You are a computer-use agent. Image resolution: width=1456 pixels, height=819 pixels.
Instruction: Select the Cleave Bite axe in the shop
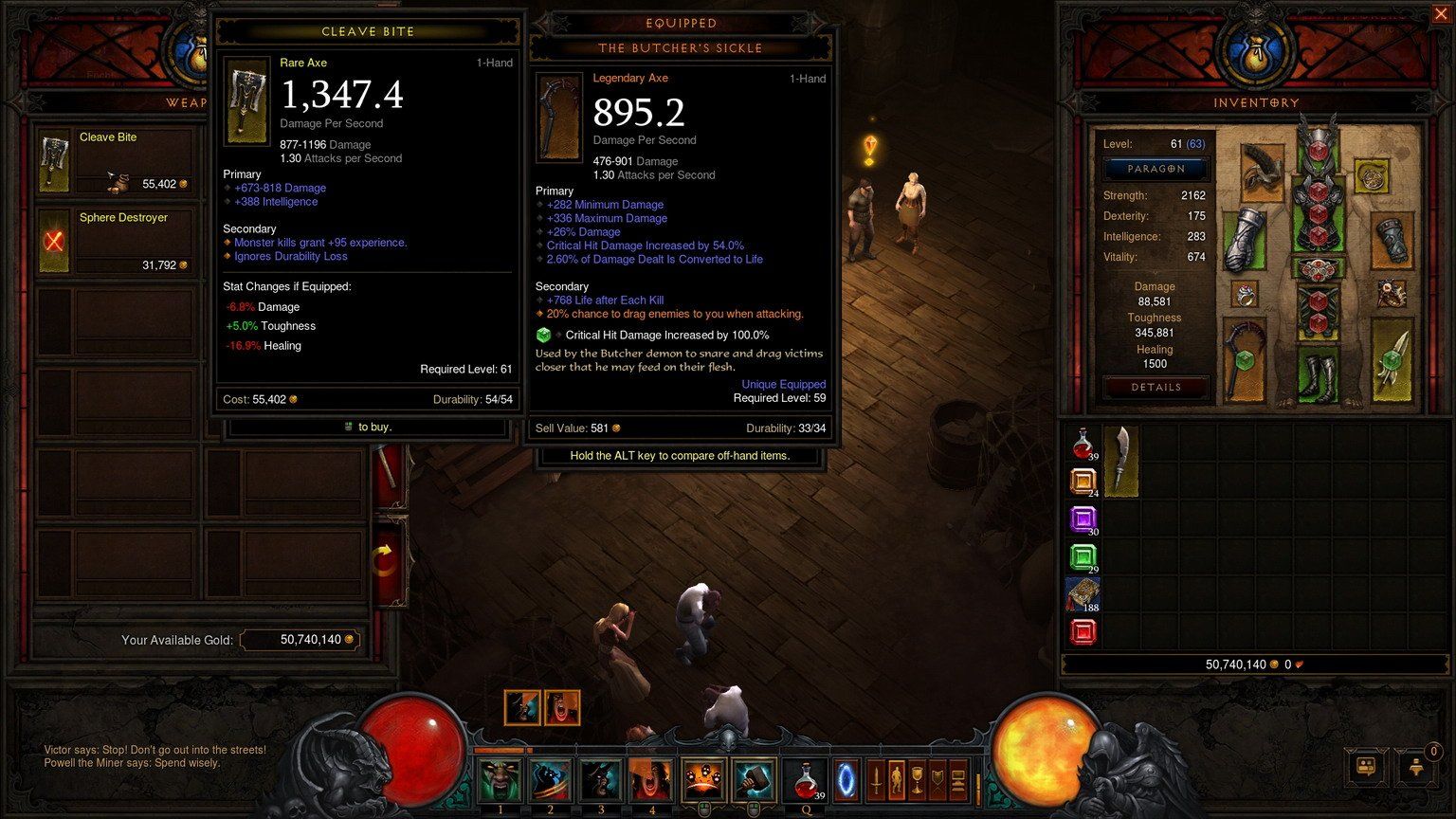(115, 160)
